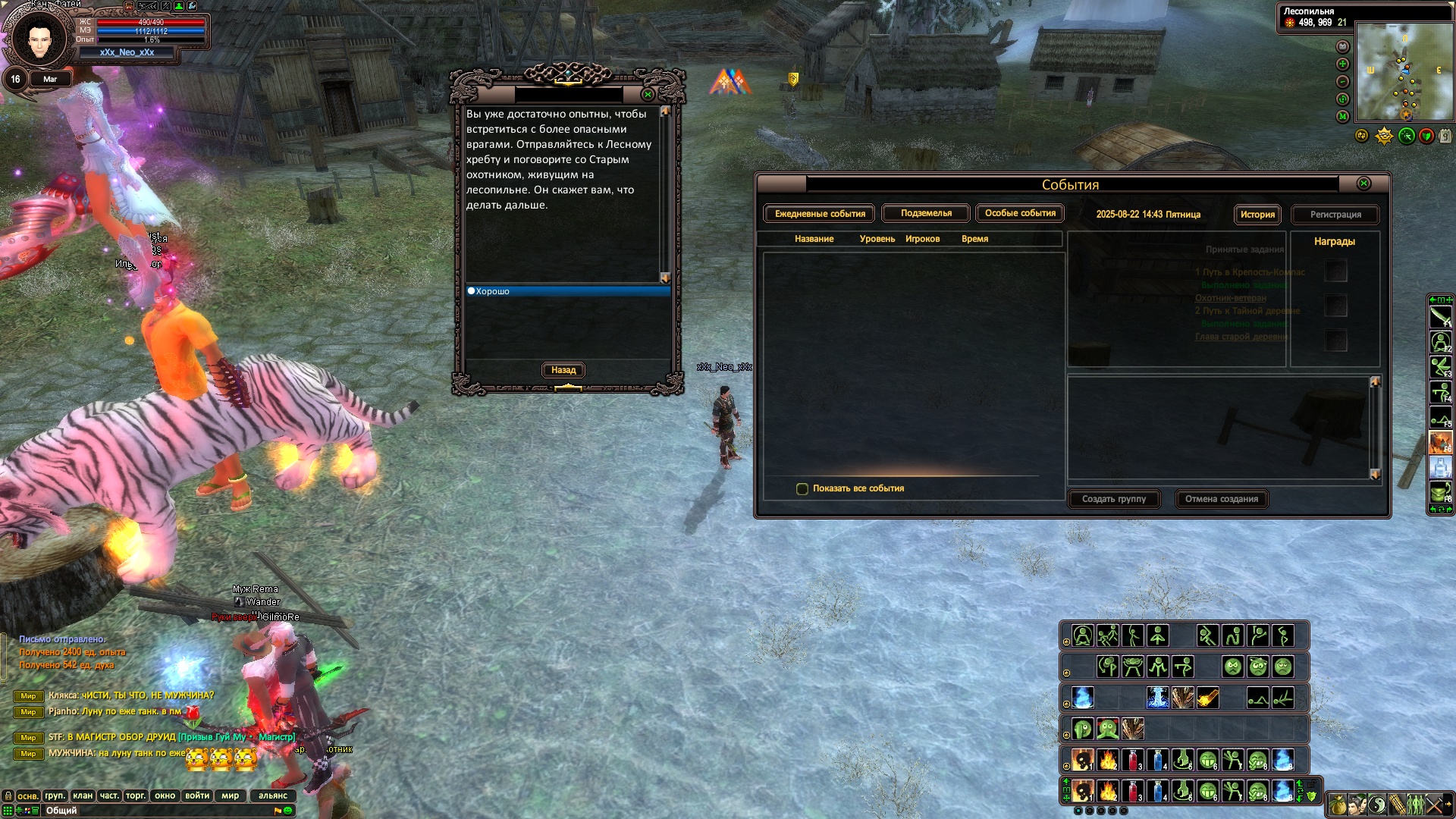Switch to the "альянс" chat tab

[x=273, y=795]
